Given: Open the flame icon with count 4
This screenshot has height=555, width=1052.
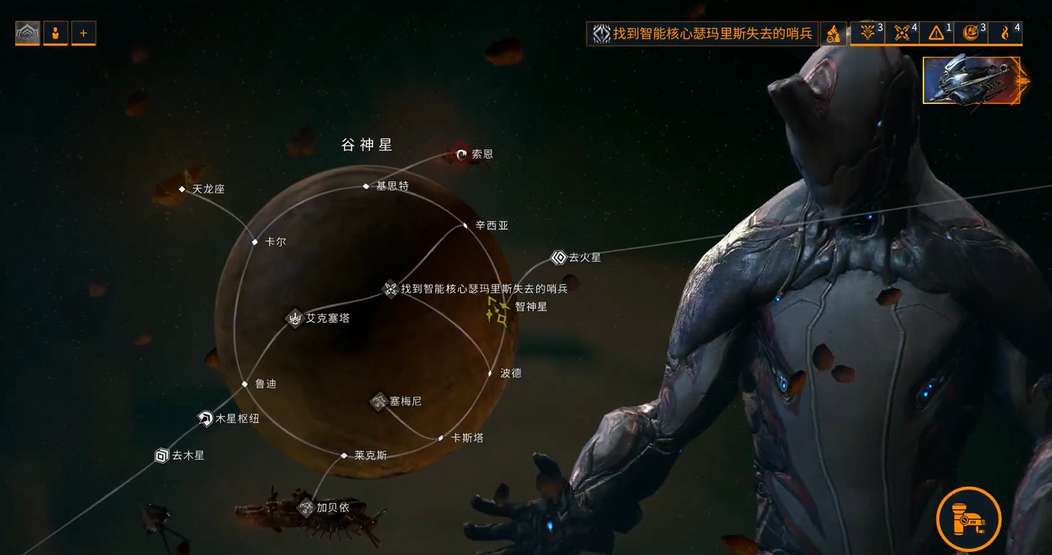Looking at the screenshot, I should click(1005, 33).
